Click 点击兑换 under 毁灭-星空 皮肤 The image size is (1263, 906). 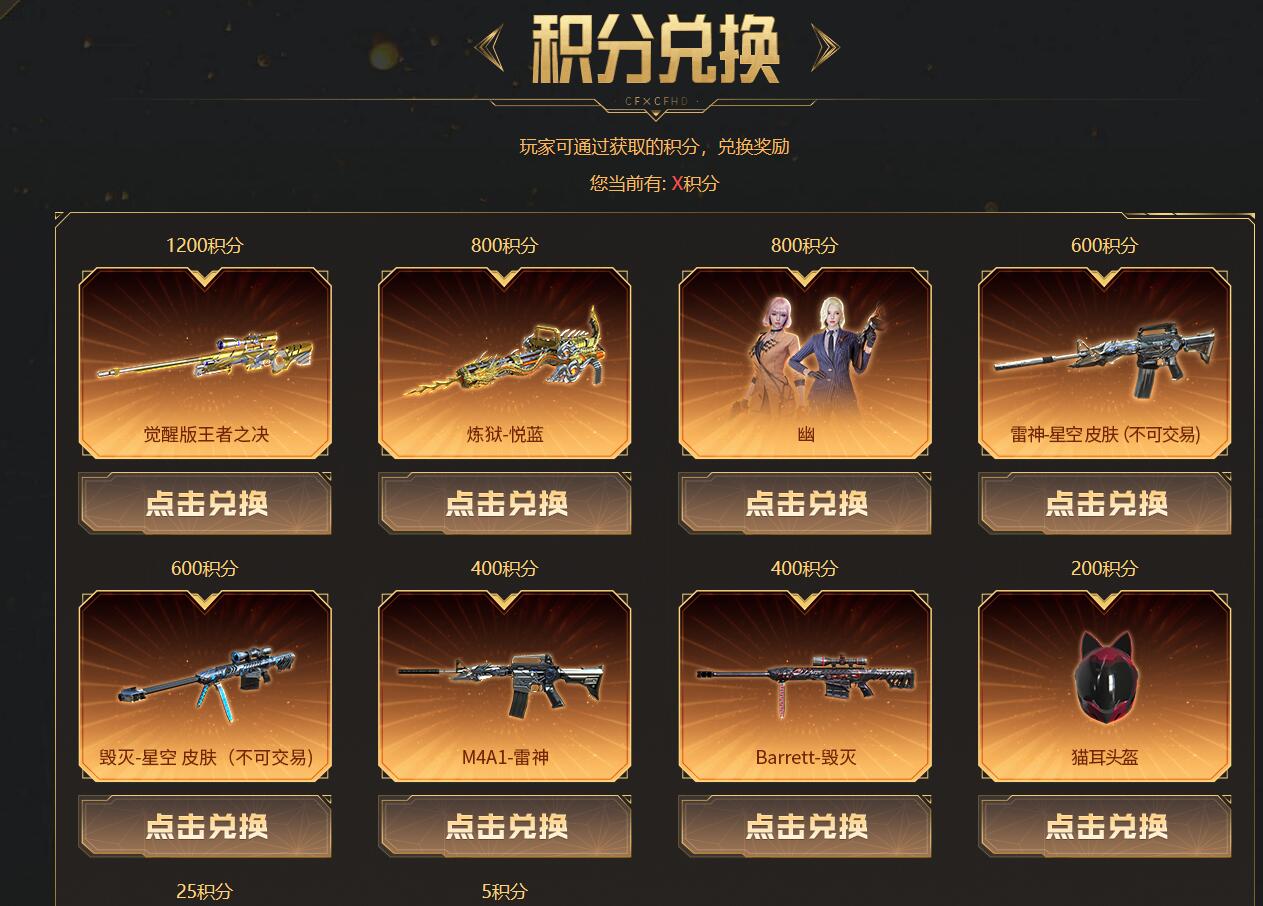205,826
